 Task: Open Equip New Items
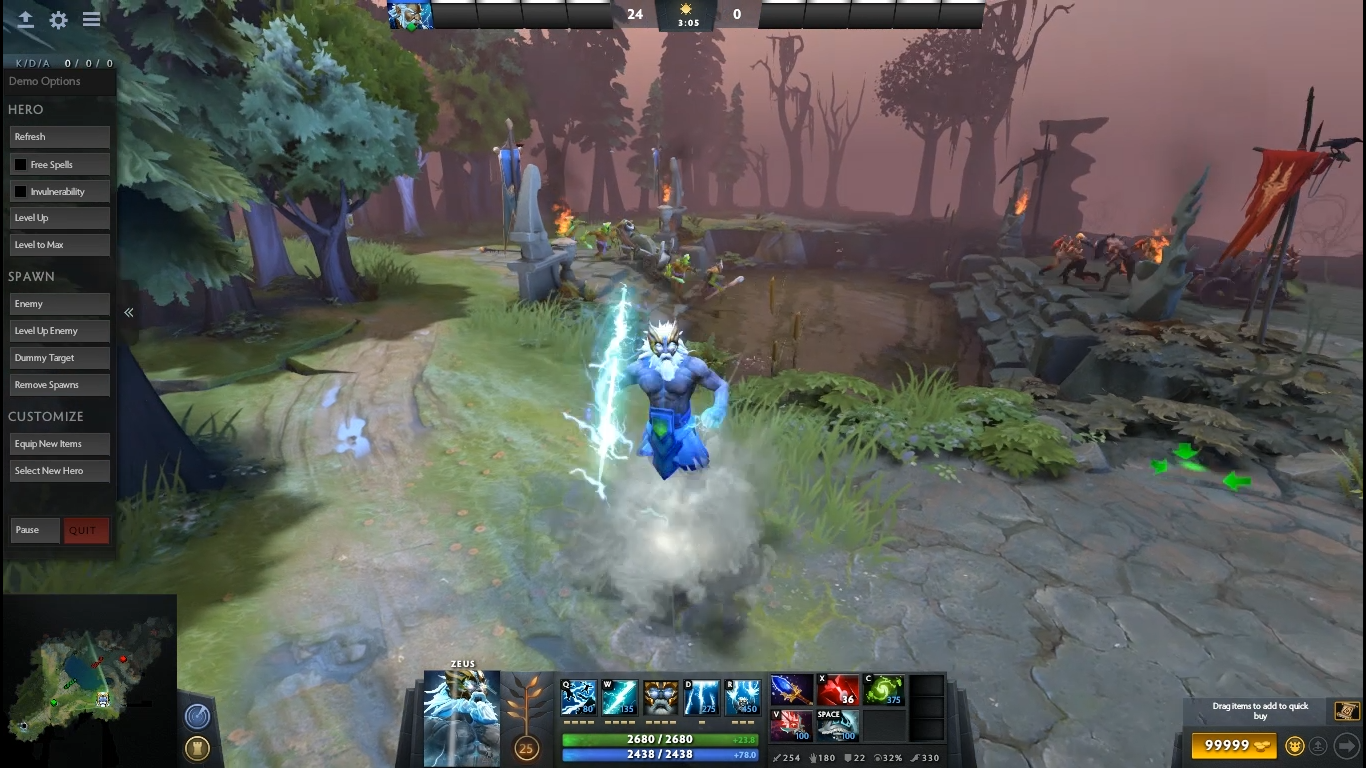pos(59,444)
